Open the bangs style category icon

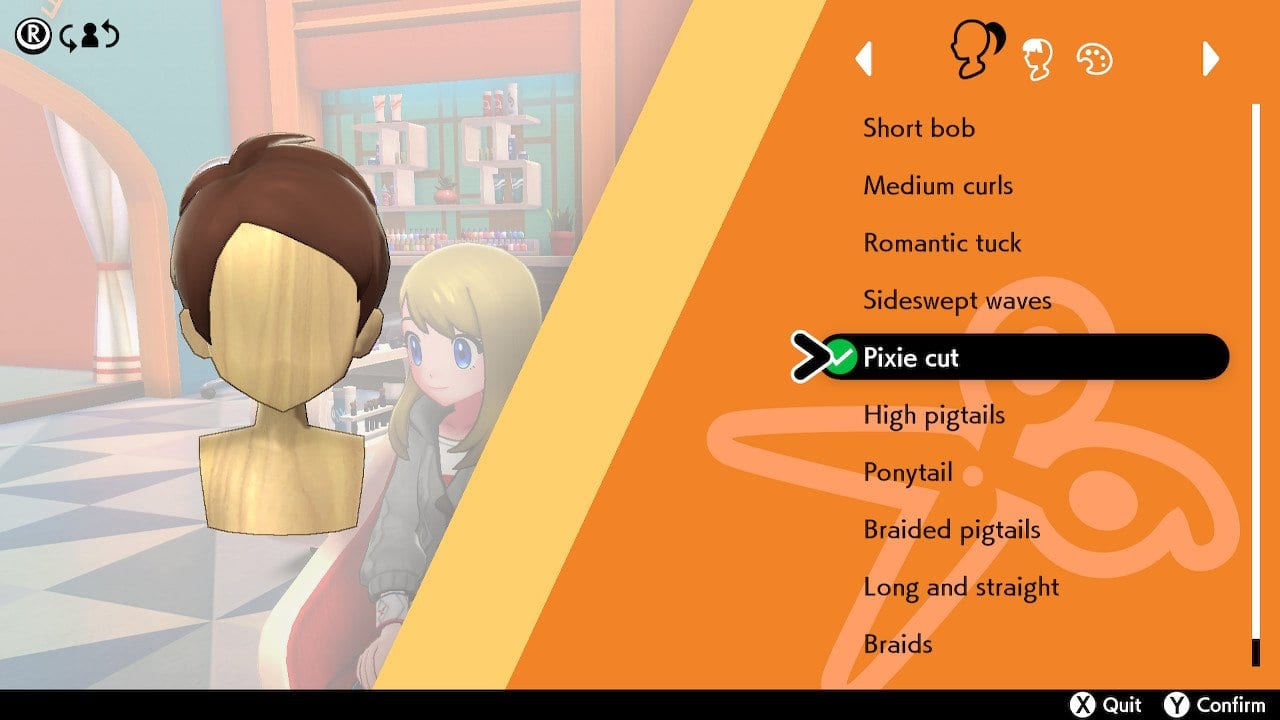point(1040,57)
